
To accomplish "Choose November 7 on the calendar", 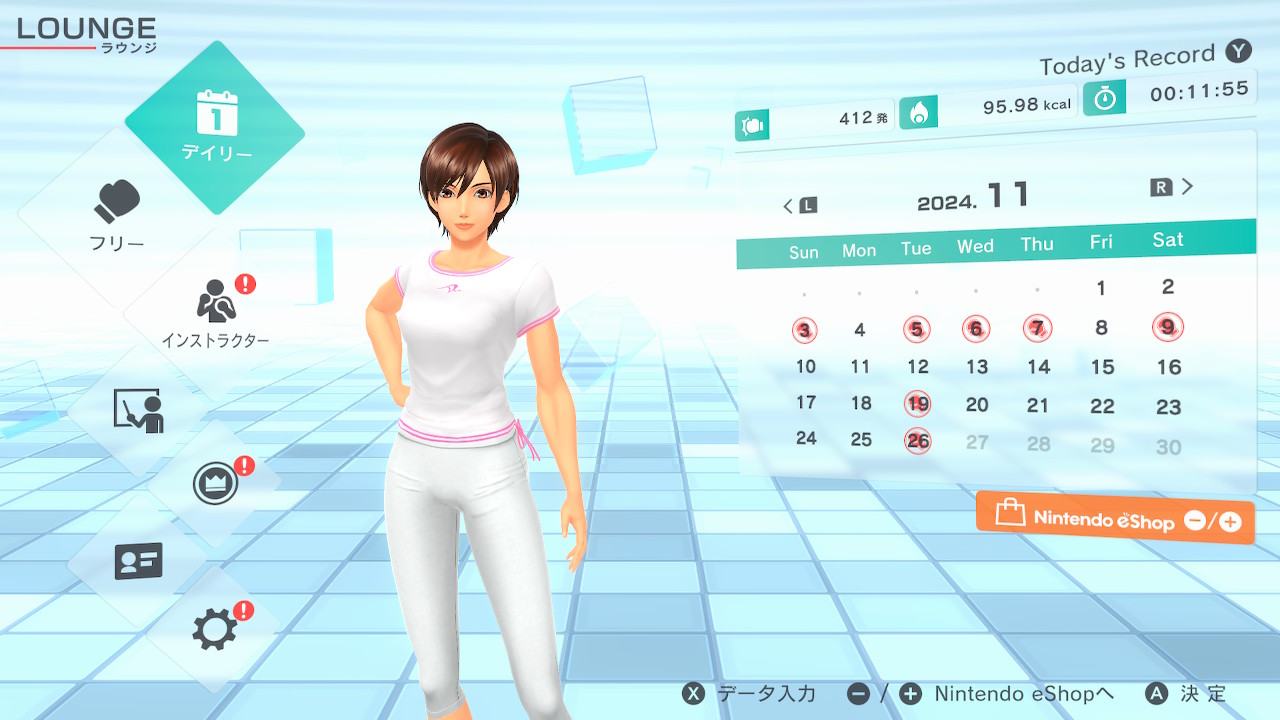I will (1038, 327).
